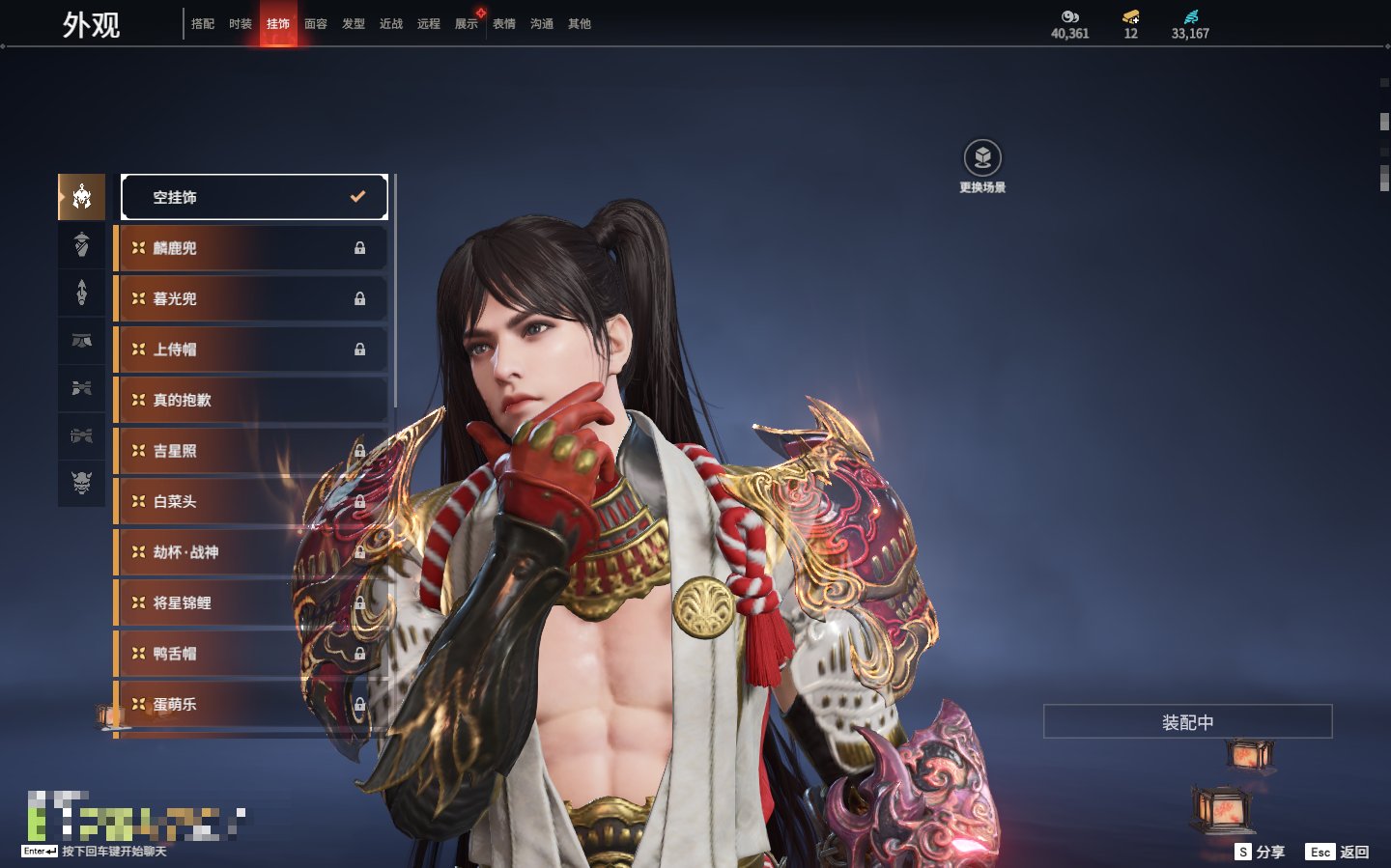Select the 鸭舌帽 accessory
The width and height of the screenshot is (1391, 868).
point(251,654)
